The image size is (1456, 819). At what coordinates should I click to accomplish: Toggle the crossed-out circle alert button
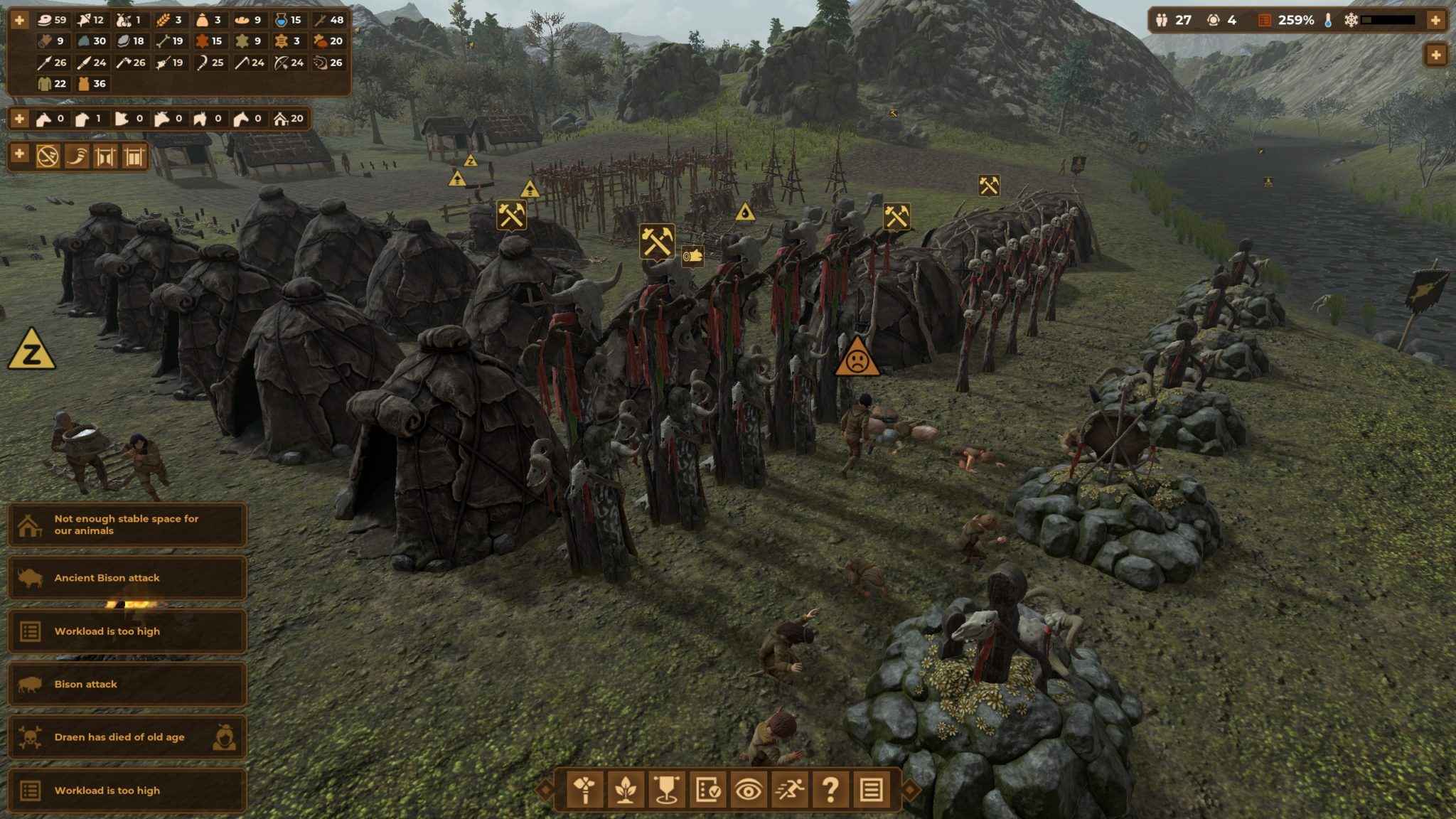coord(48,156)
